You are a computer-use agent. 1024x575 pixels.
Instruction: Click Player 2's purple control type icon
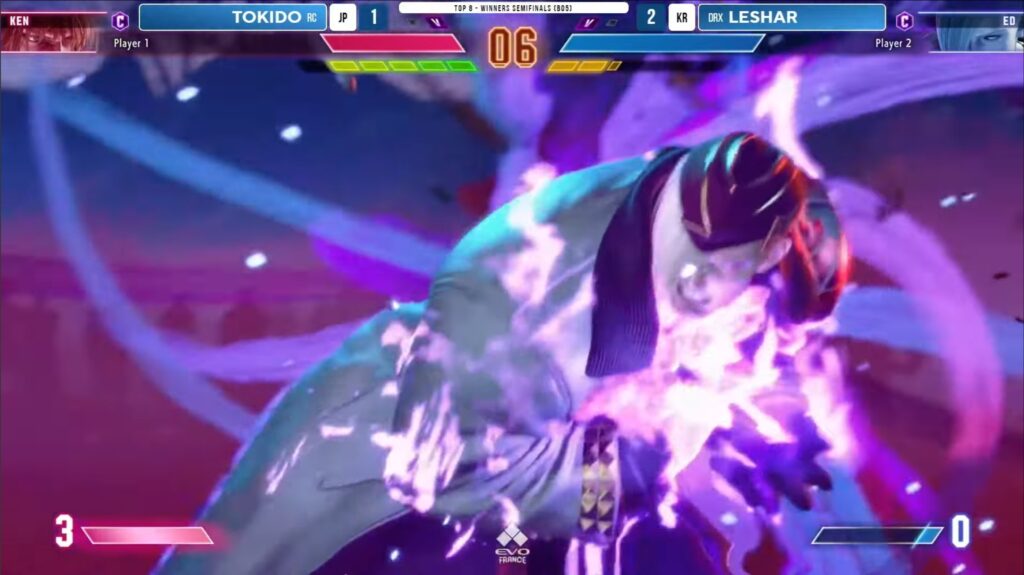coord(904,21)
